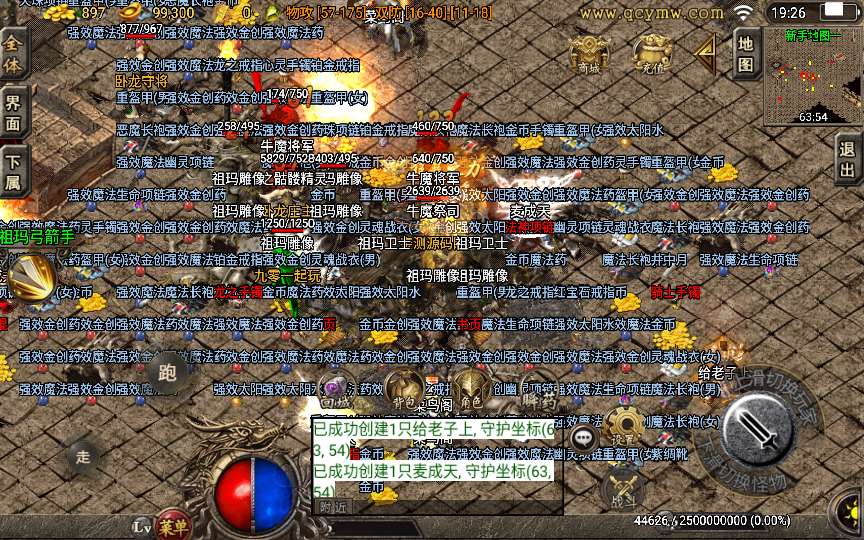Open the 地图 map button

coord(745,53)
